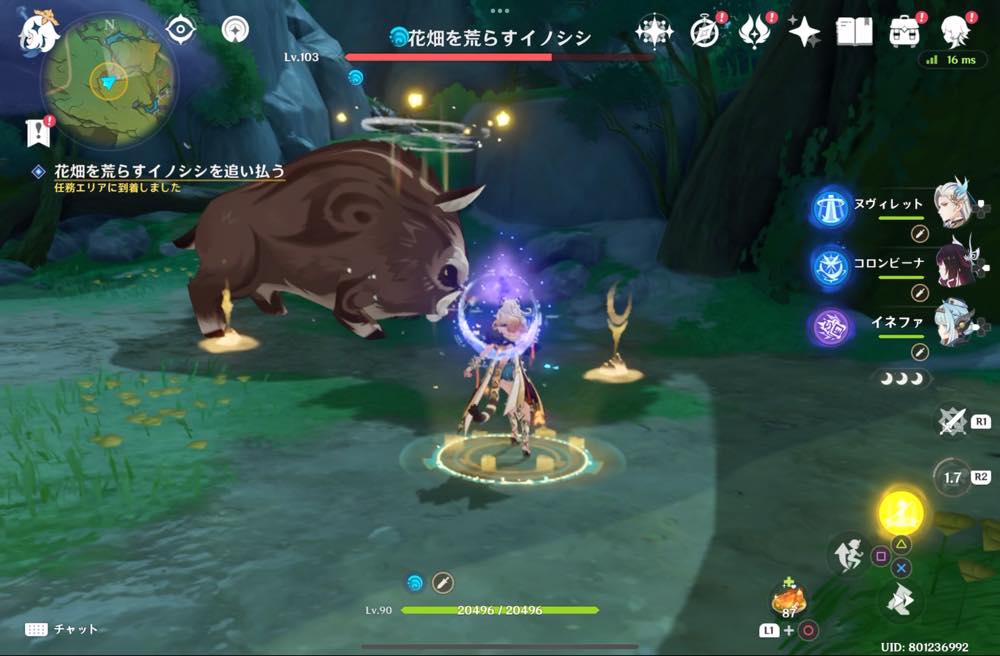Switch to party member イネファ

[952, 324]
